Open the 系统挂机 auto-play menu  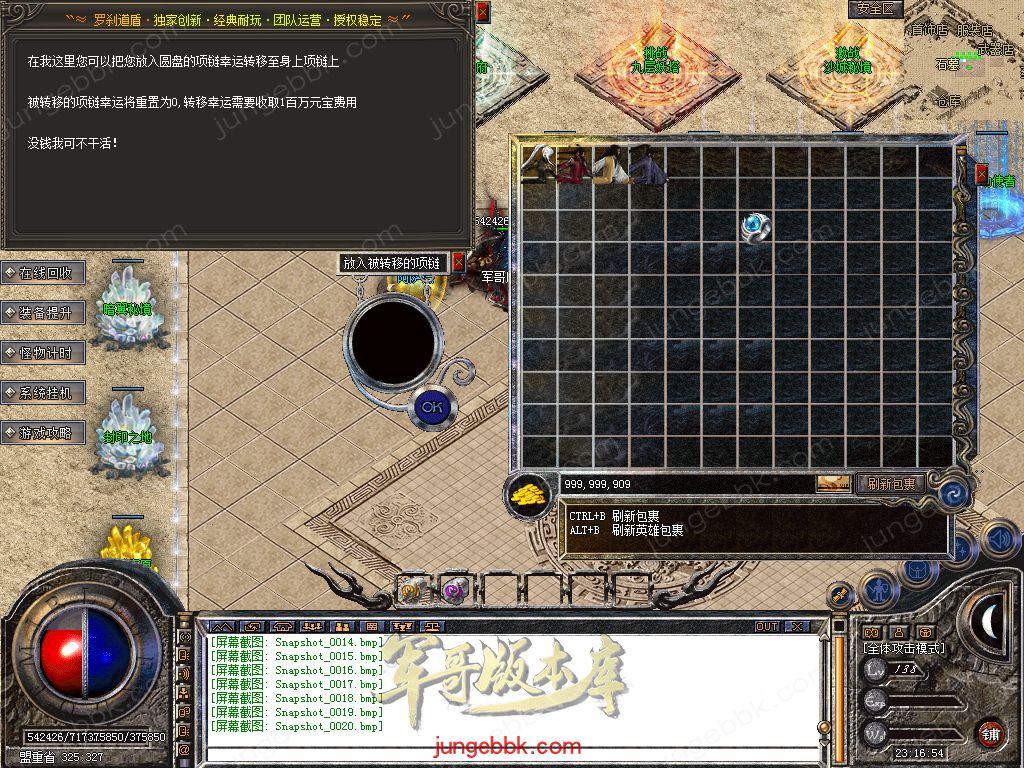tap(44, 393)
